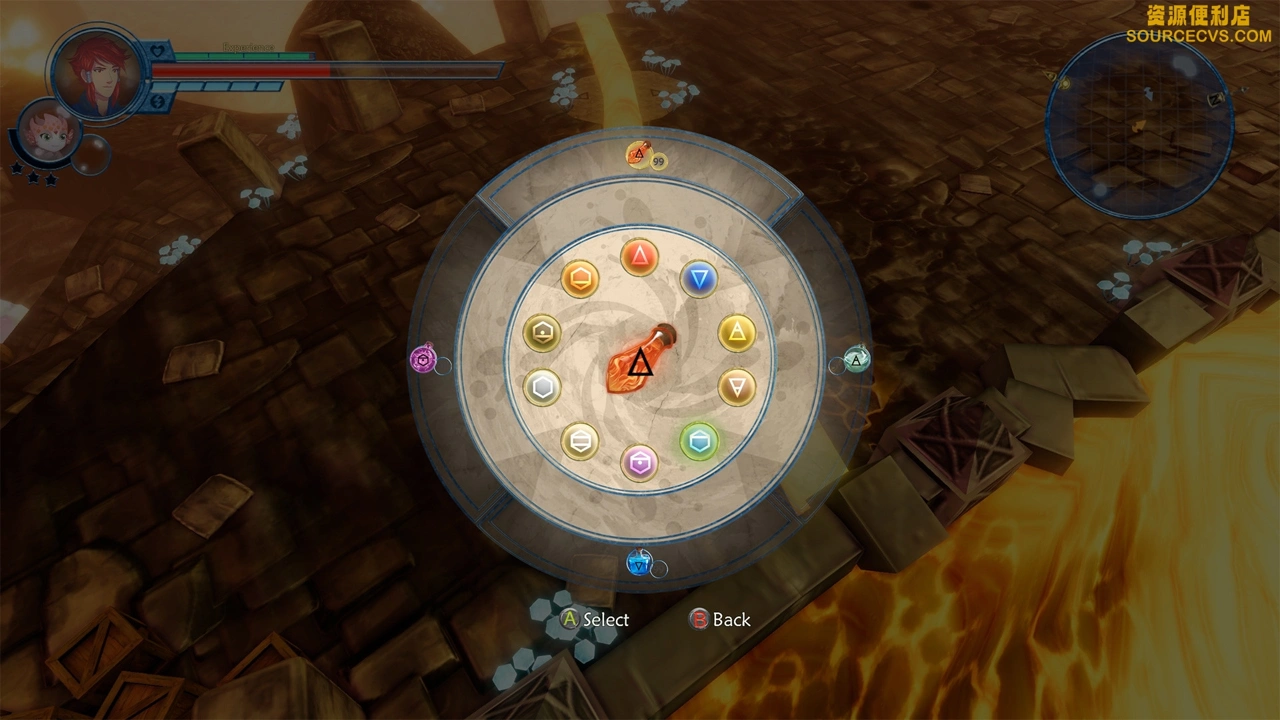Image resolution: width=1280 pixels, height=720 pixels.
Task: Click the circular minimap
Action: pos(1138,127)
